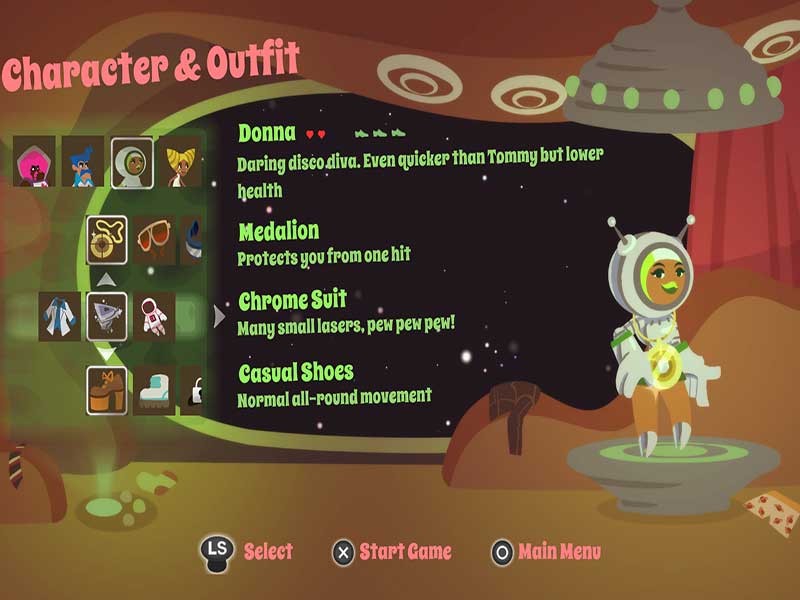Return to the Main Menu
Image resolution: width=800 pixels, height=600 pixels.
point(546,552)
